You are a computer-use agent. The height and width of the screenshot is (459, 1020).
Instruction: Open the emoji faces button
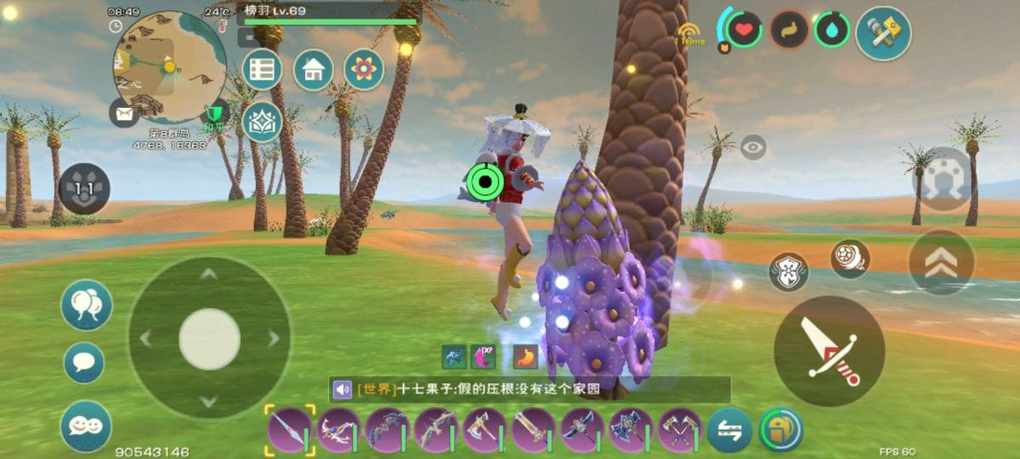coord(86,425)
